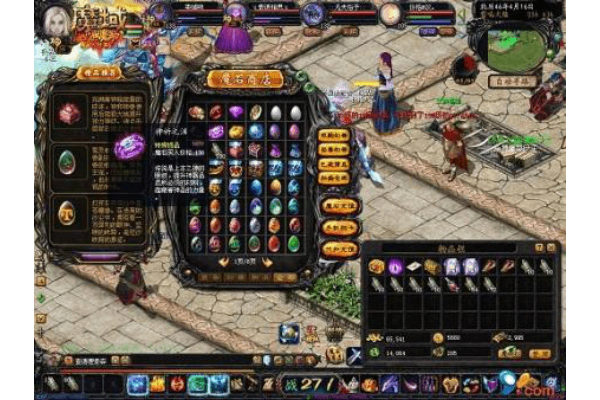The width and height of the screenshot is (600, 400).
Task: Select the golden symbol egg featured item
Action: click(x=67, y=211)
